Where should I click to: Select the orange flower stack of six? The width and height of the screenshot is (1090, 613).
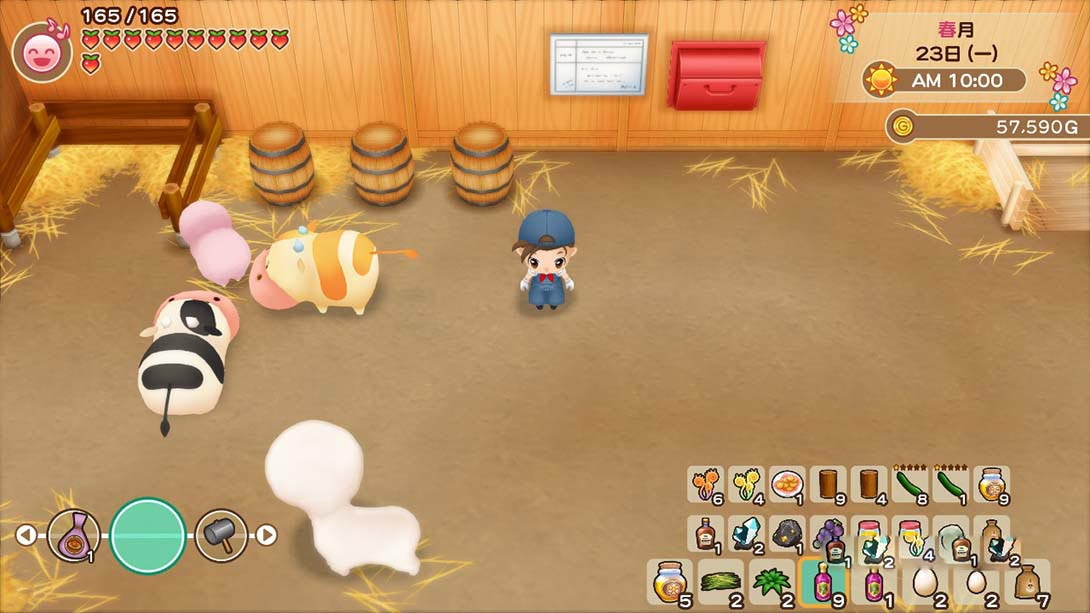[x=705, y=485]
